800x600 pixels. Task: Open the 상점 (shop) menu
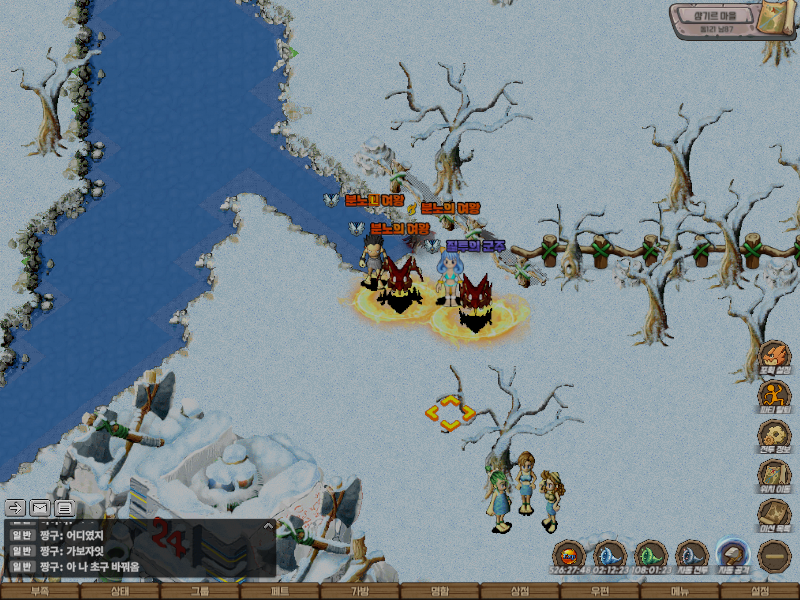(x=520, y=592)
